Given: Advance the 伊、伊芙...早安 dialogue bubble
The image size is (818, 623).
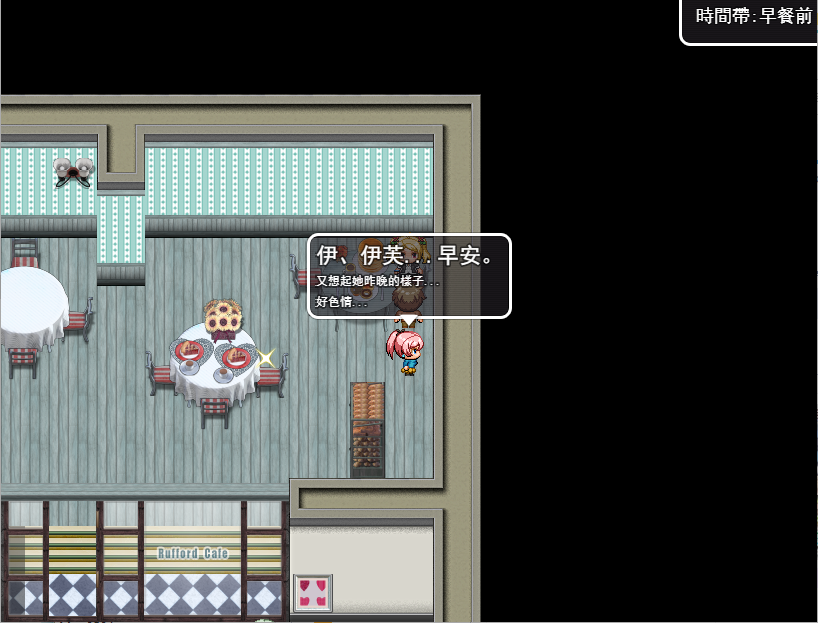Looking at the screenshot, I should tap(409, 276).
